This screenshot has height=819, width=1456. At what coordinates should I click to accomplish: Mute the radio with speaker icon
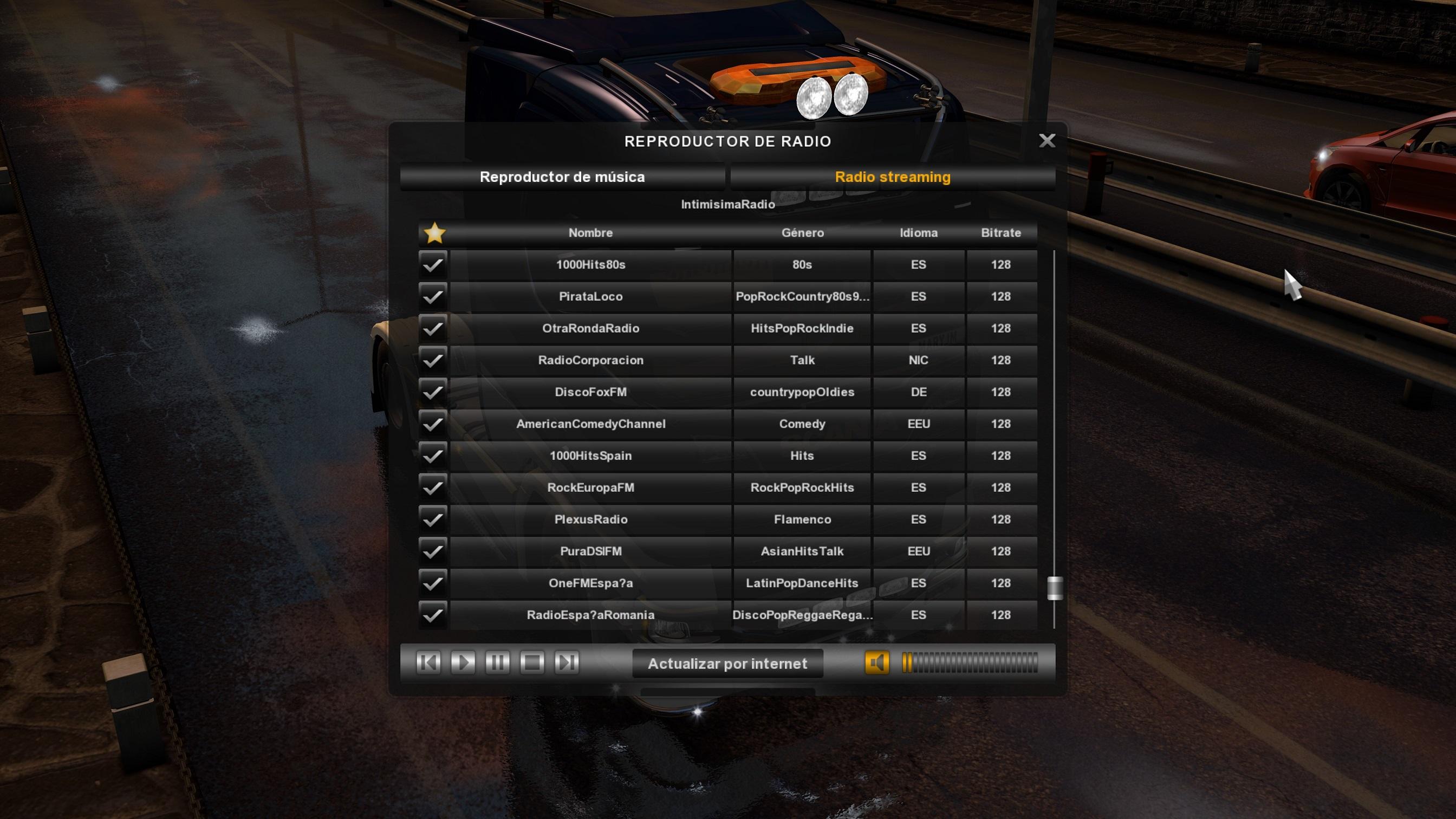point(876,662)
